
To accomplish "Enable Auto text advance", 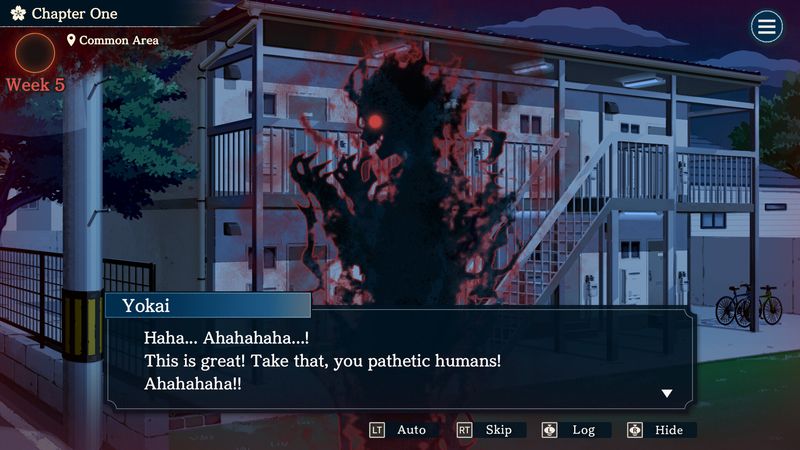I will (x=400, y=430).
